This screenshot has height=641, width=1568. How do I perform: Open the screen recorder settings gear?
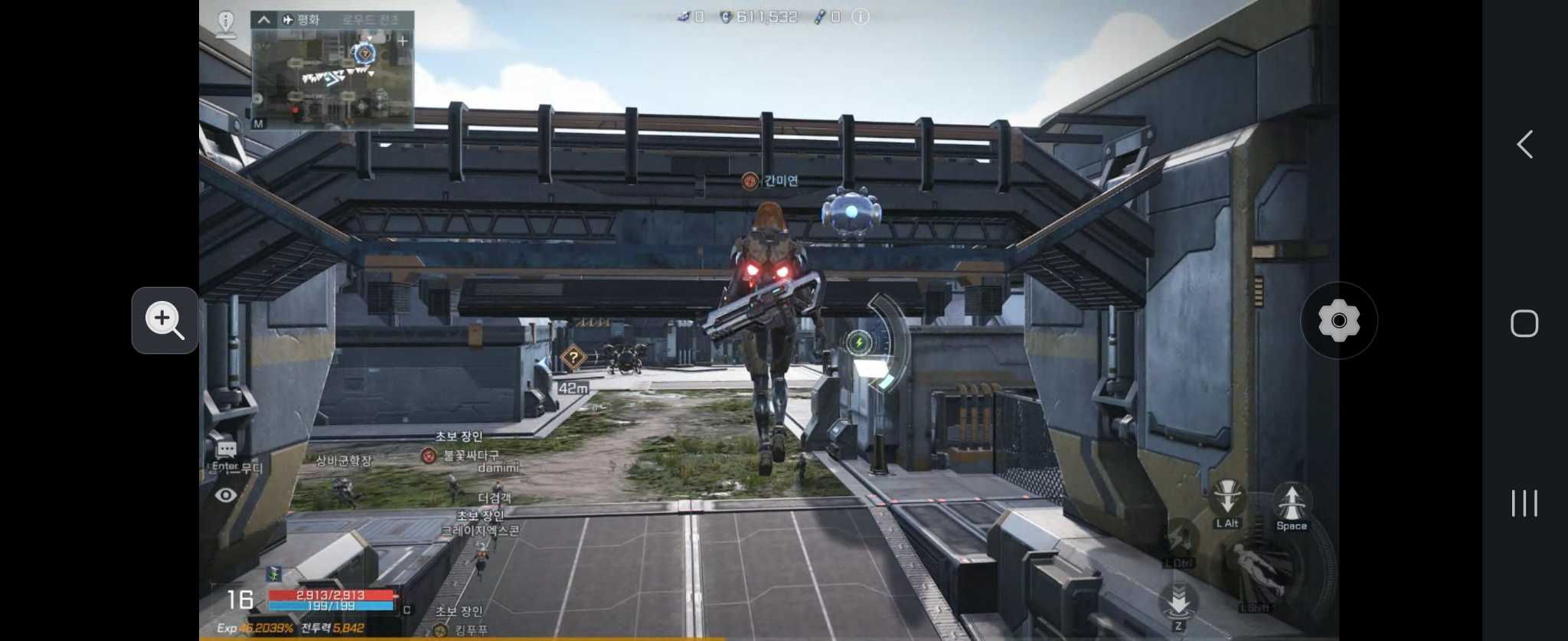[1338, 320]
